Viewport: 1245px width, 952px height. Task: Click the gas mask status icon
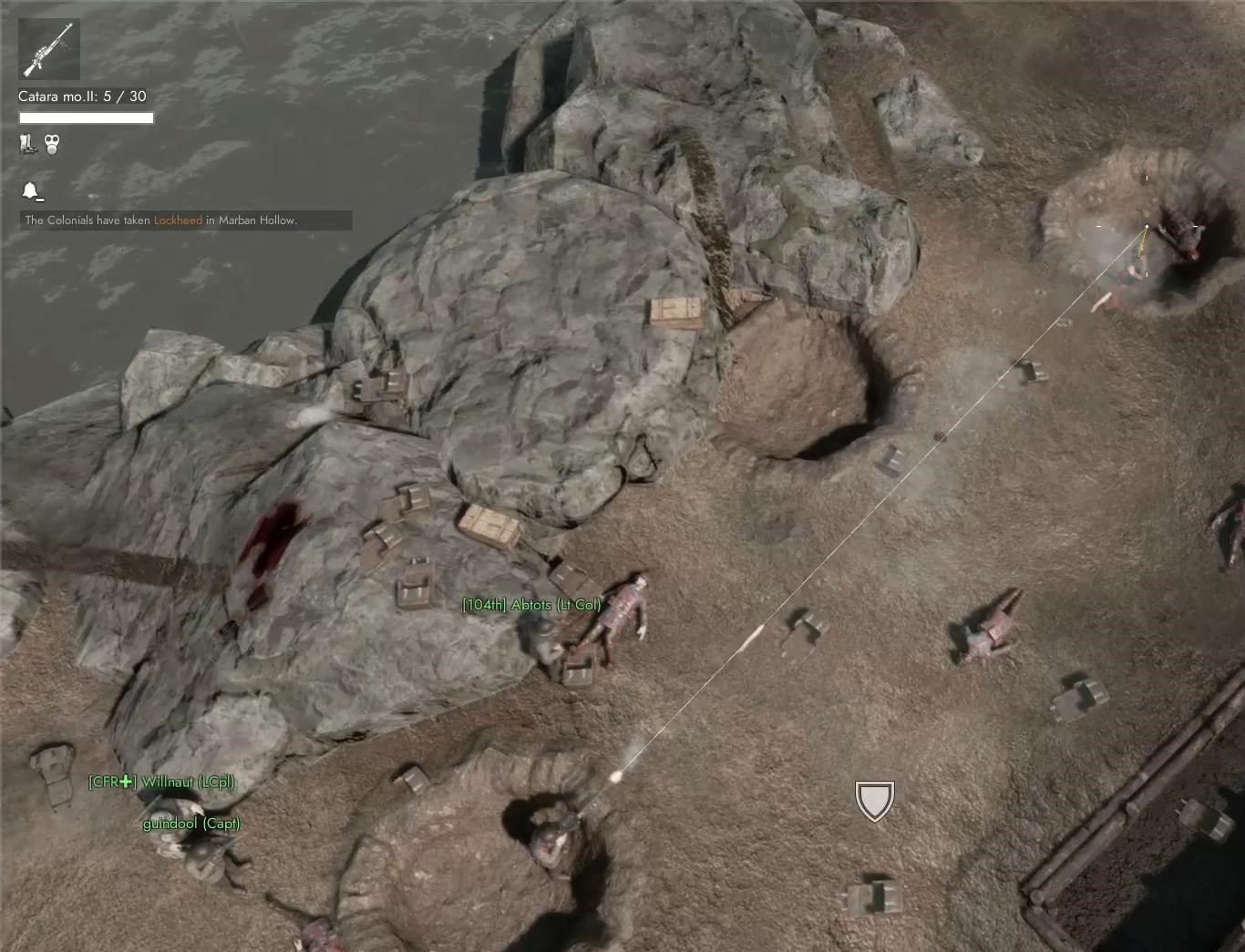[50, 143]
